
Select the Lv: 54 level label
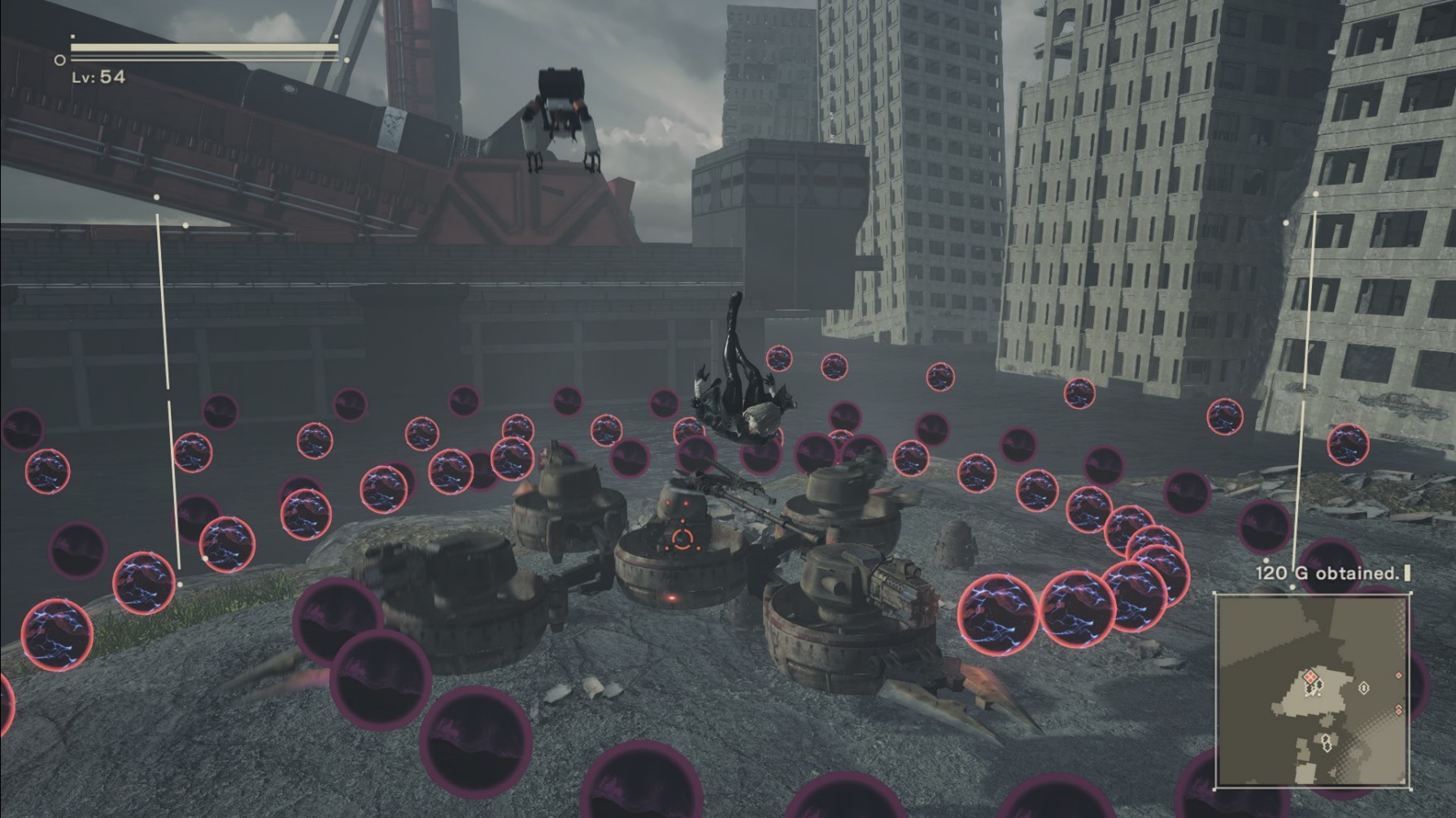[98, 76]
